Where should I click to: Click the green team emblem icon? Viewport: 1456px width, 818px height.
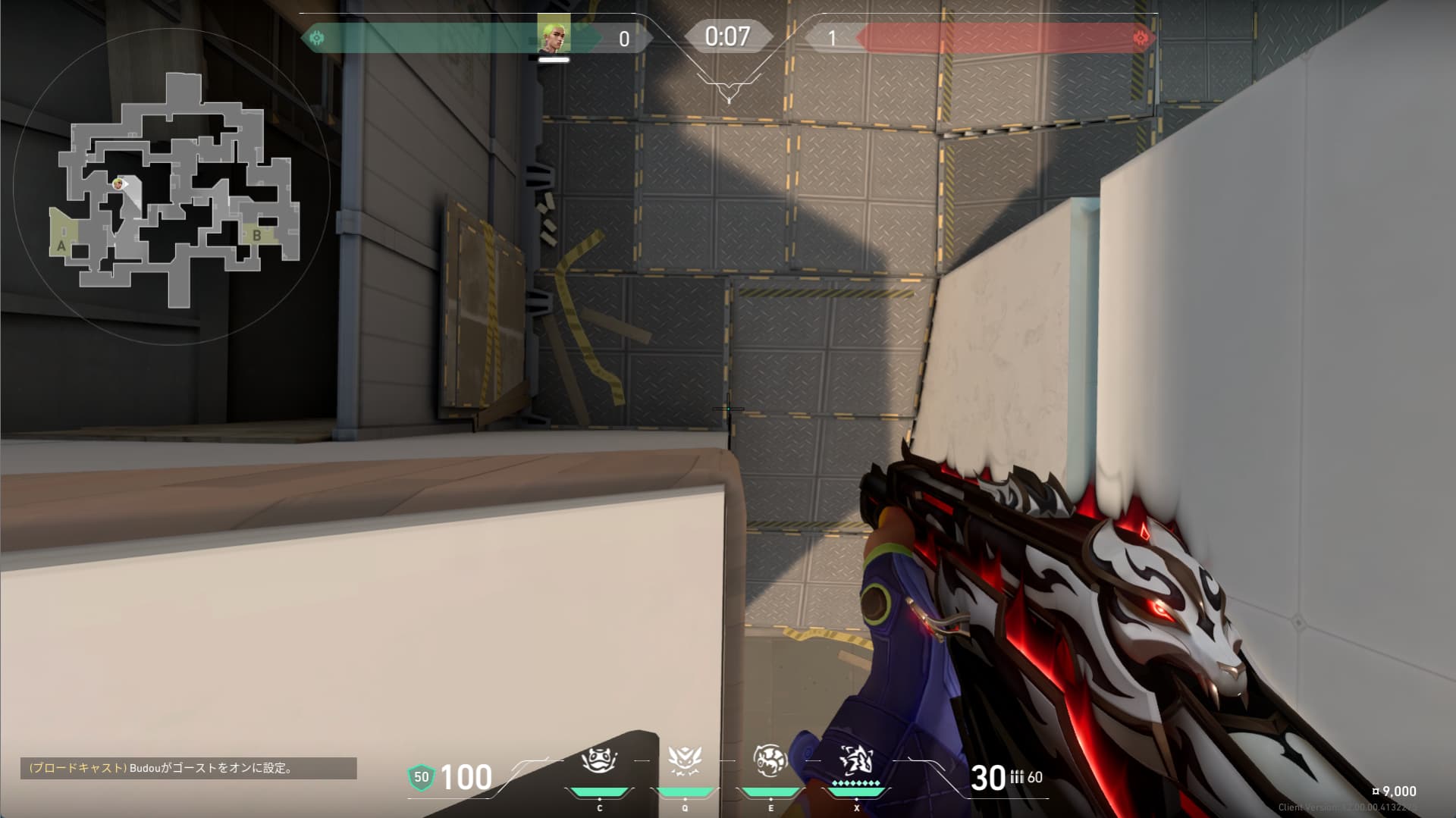[x=317, y=38]
